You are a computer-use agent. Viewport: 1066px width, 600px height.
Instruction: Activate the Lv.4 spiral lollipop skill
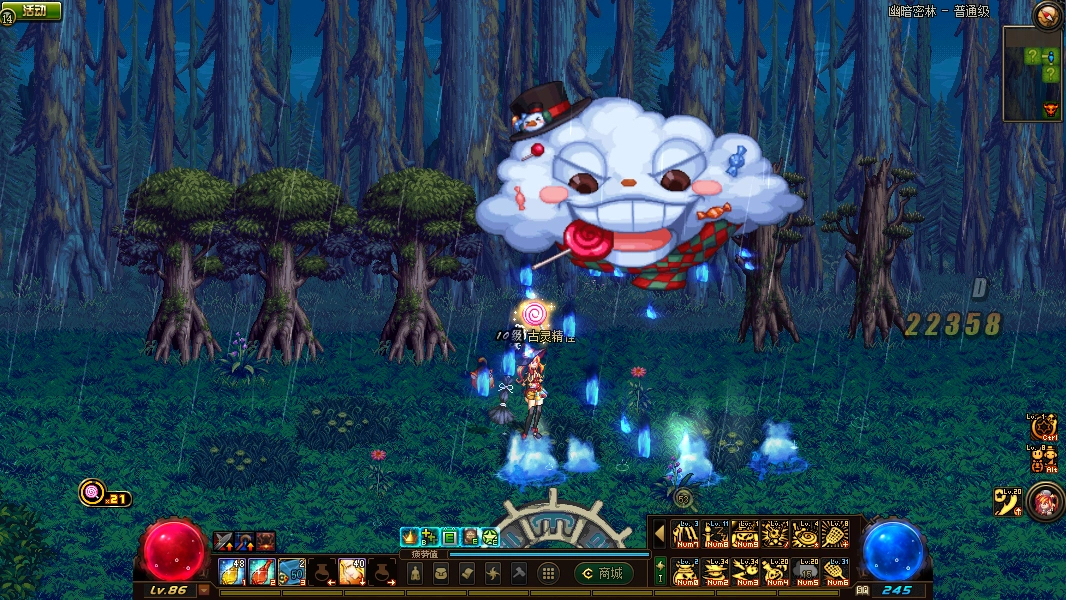(x=805, y=535)
